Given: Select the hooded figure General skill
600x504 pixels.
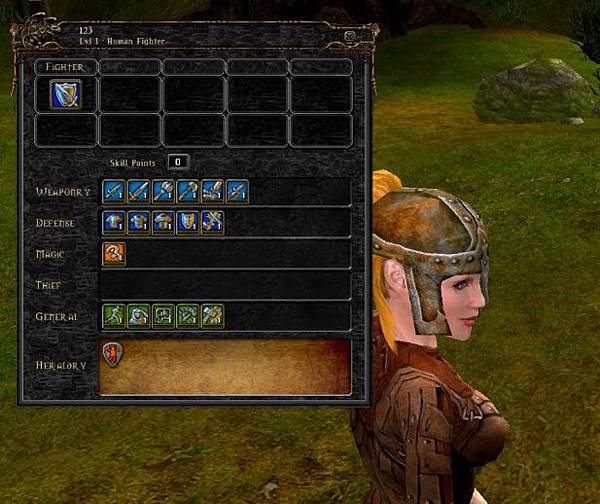Looking at the screenshot, I should [138, 317].
